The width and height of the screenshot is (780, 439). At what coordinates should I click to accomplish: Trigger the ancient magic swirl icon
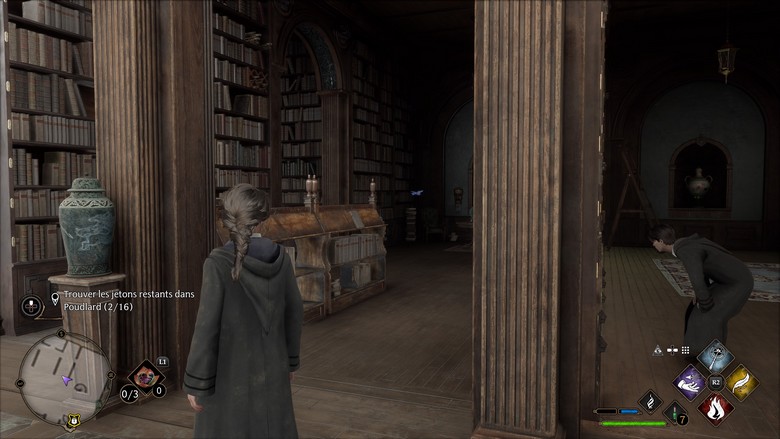(x=649, y=401)
